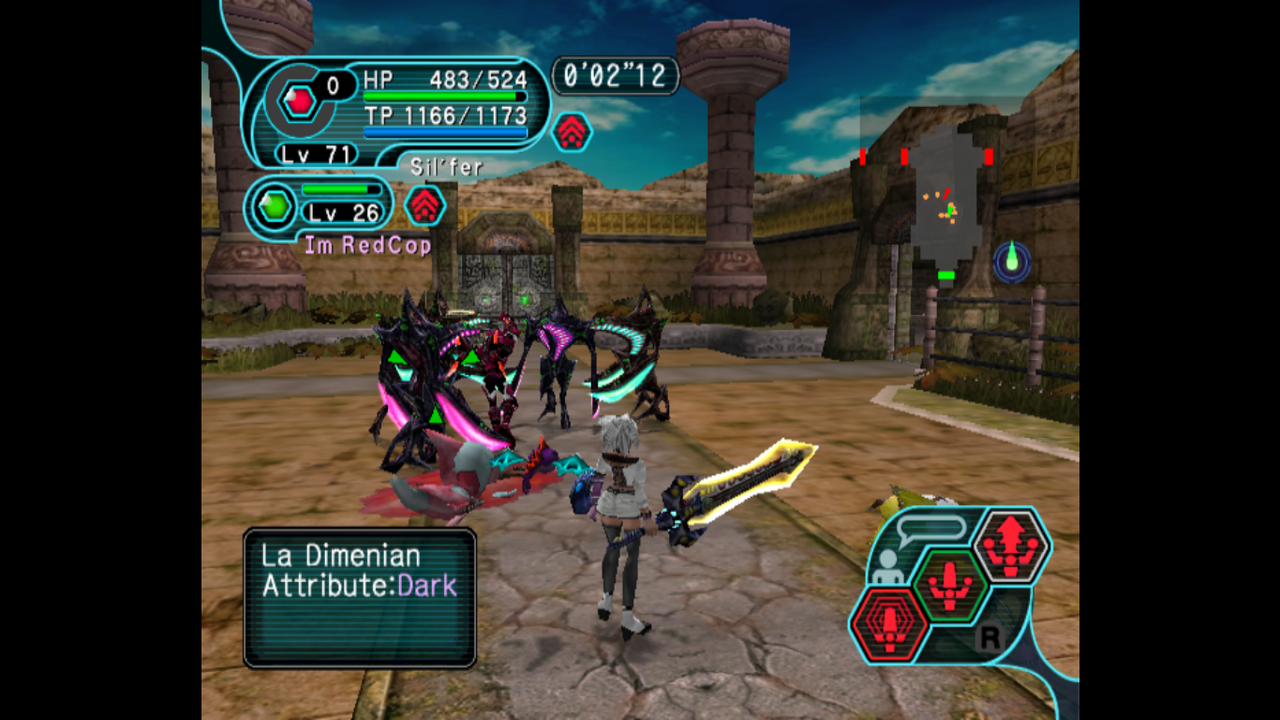This screenshot has height=720, width=1280.
Task: Click Im RedCop's green section ID hexagon
Action: [x=273, y=207]
